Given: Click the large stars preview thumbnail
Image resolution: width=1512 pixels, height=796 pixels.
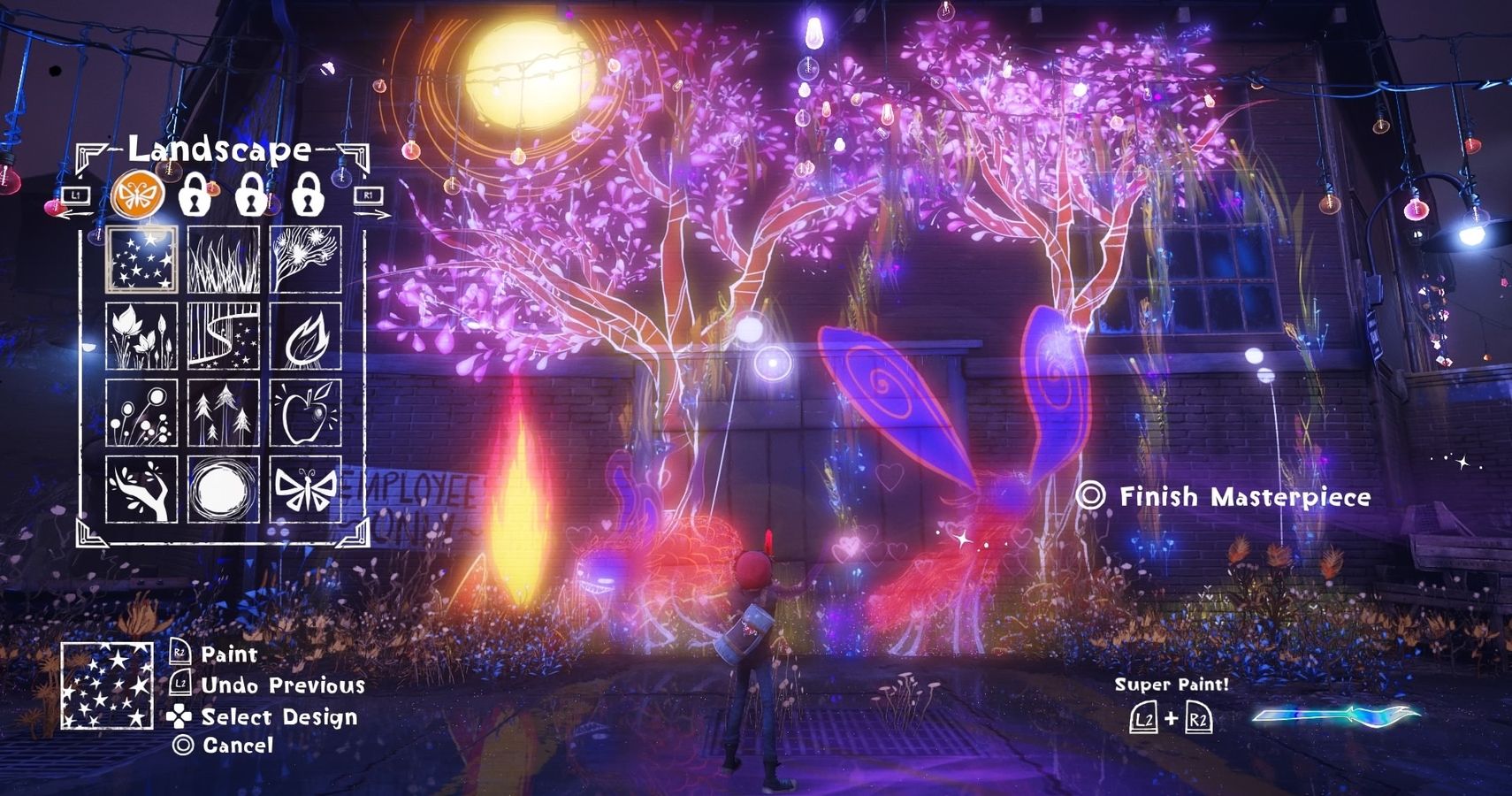Looking at the screenshot, I should point(106,686).
